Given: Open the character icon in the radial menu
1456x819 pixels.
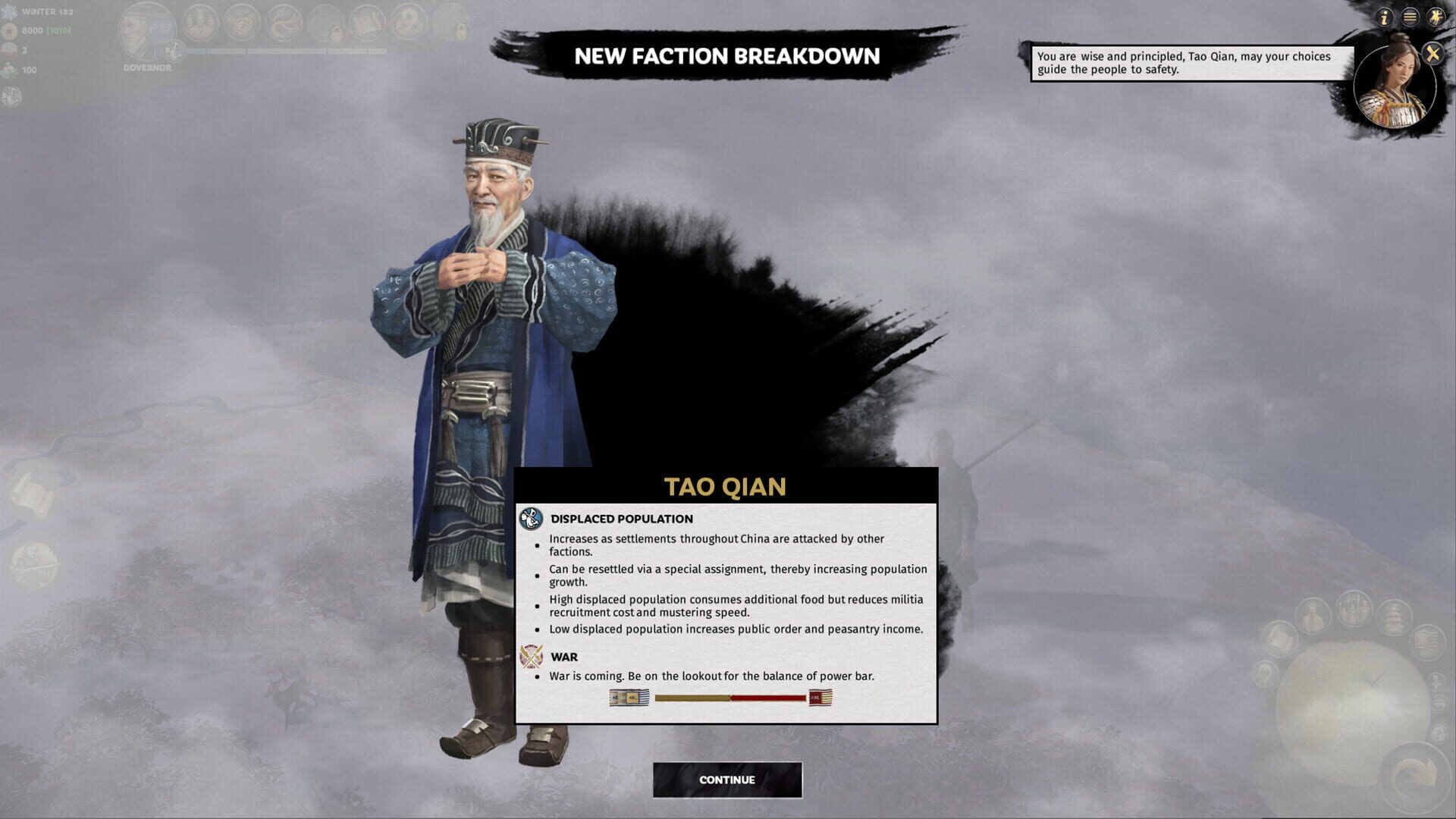Looking at the screenshot, I should point(1314,616).
